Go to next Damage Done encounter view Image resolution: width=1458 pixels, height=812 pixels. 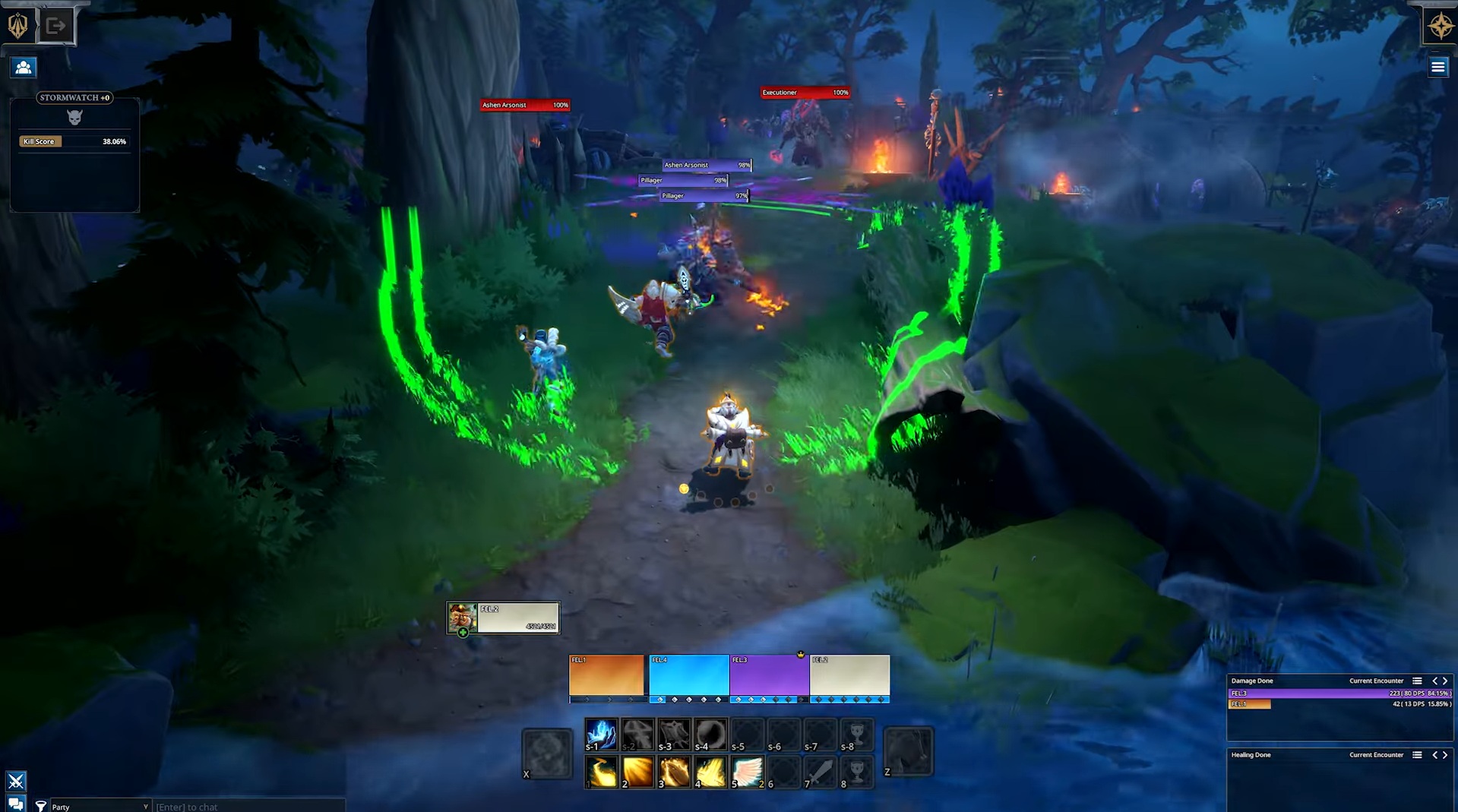click(x=1445, y=681)
